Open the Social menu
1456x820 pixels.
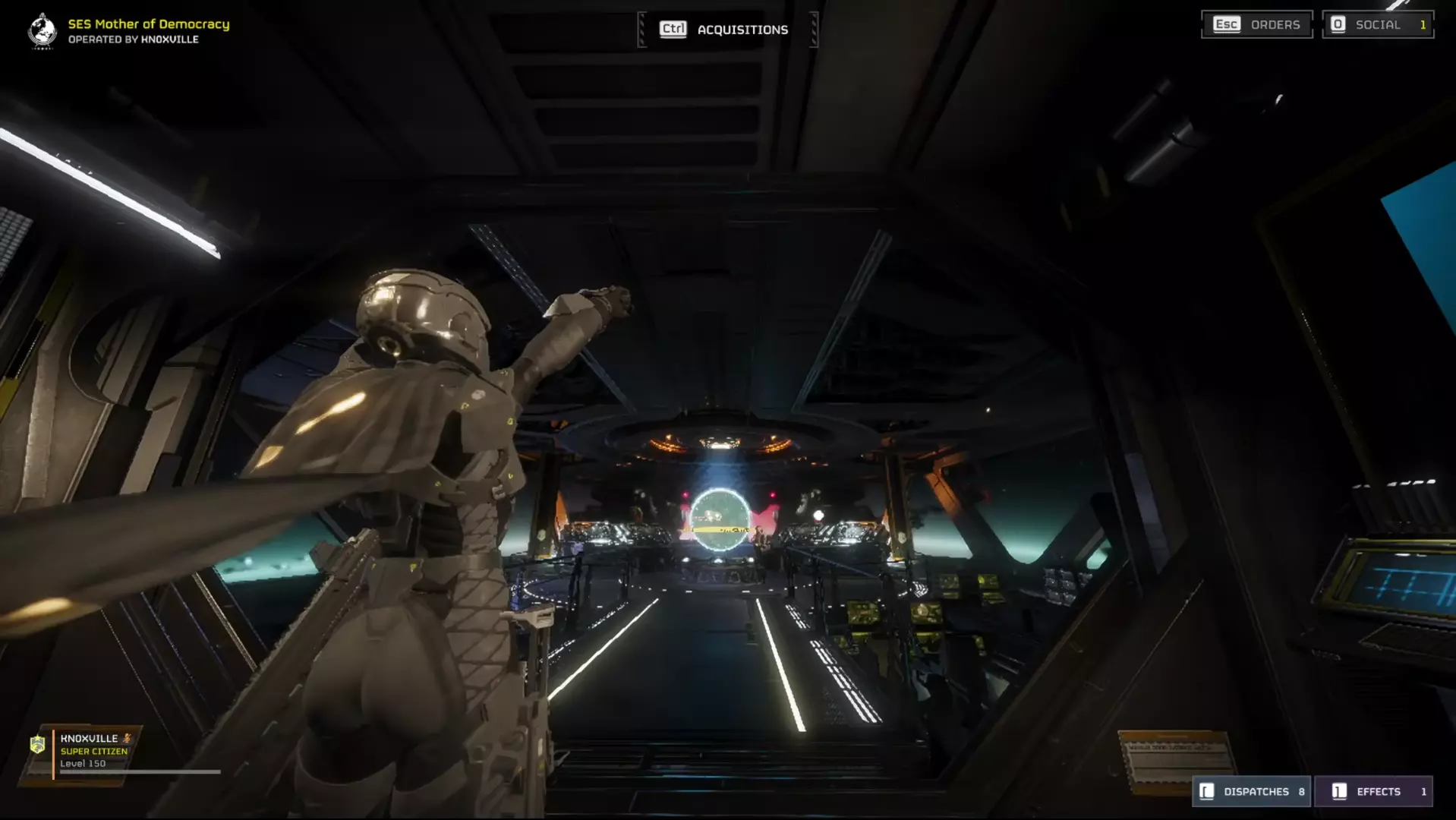[x=1378, y=24]
